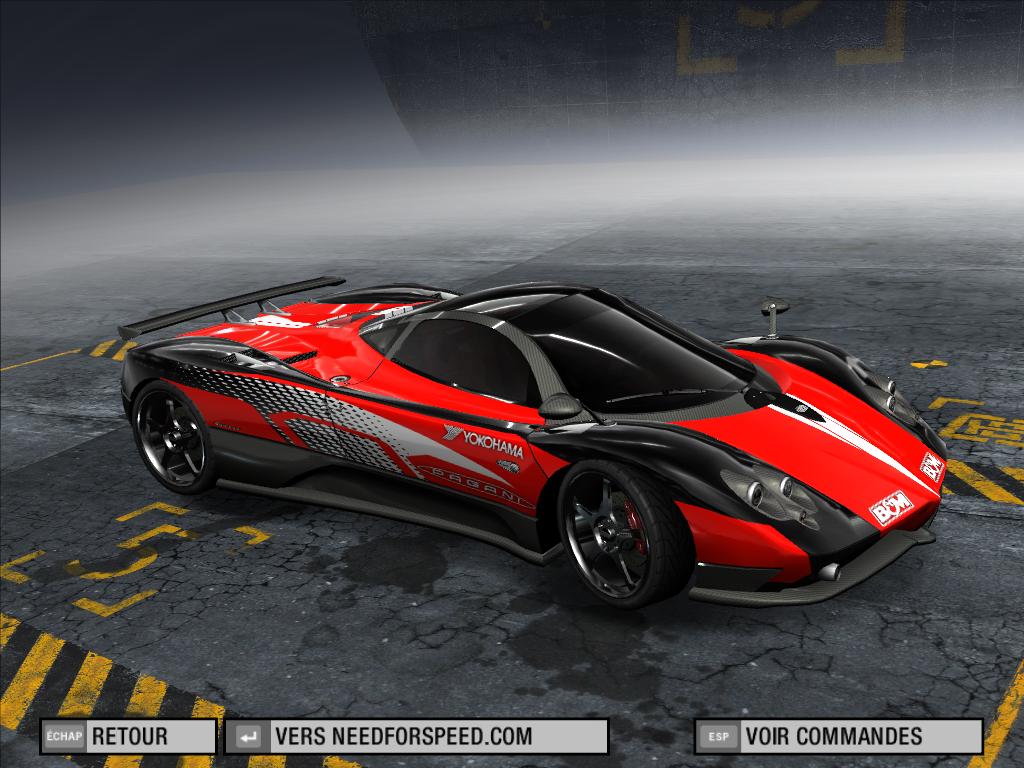This screenshot has width=1024, height=768.
Task: Click the Retour back button
Action: pyautogui.click(x=128, y=737)
